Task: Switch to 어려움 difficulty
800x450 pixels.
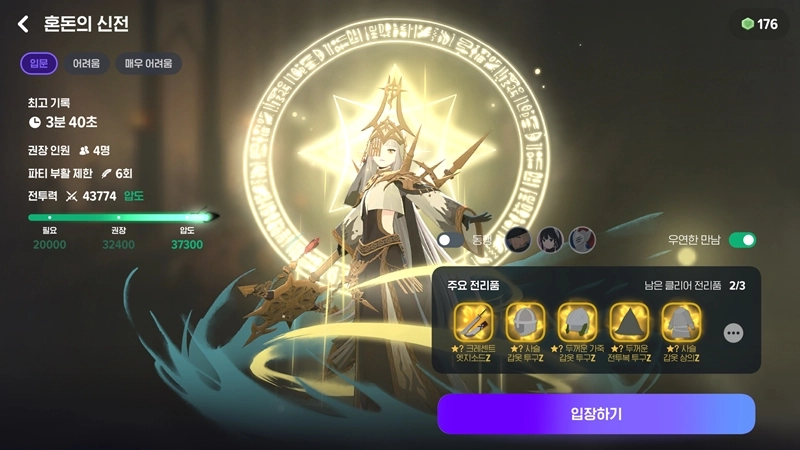Action: 86,64
